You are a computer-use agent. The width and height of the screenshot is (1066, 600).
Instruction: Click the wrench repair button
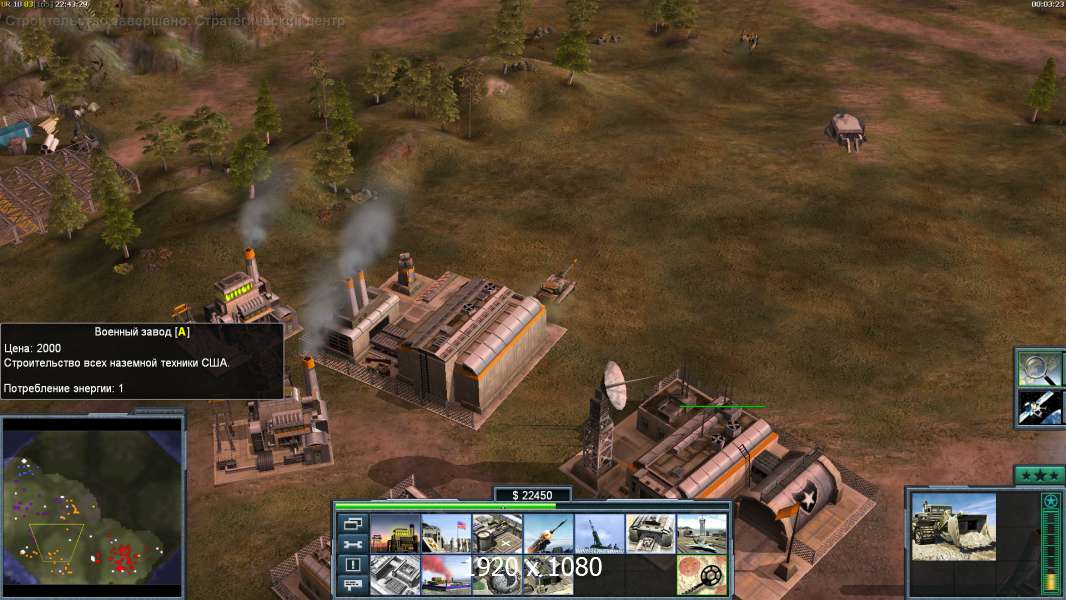tap(353, 544)
